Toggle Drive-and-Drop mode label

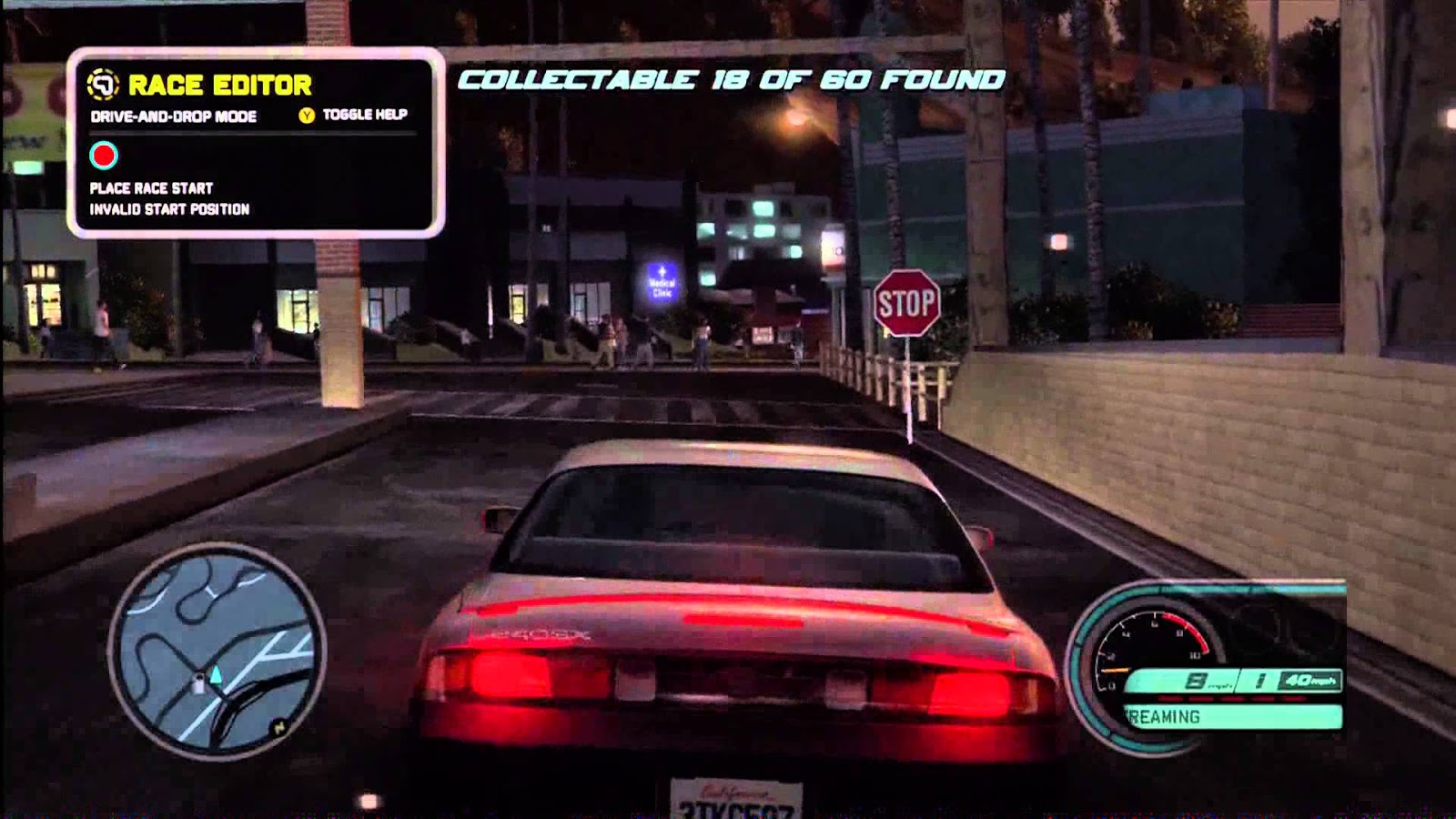(x=173, y=116)
